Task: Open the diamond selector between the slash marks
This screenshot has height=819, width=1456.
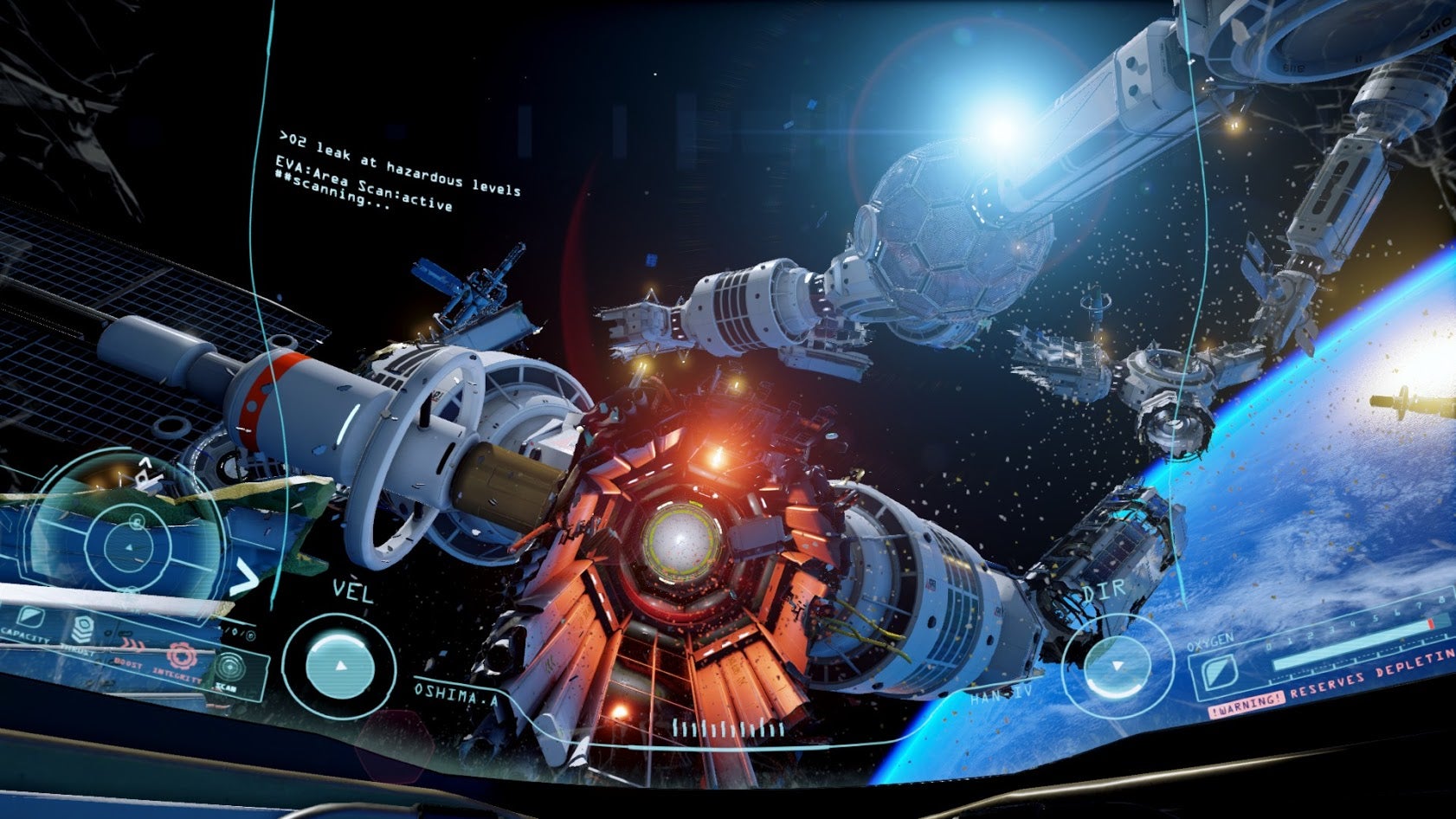Action: (x=235, y=631)
